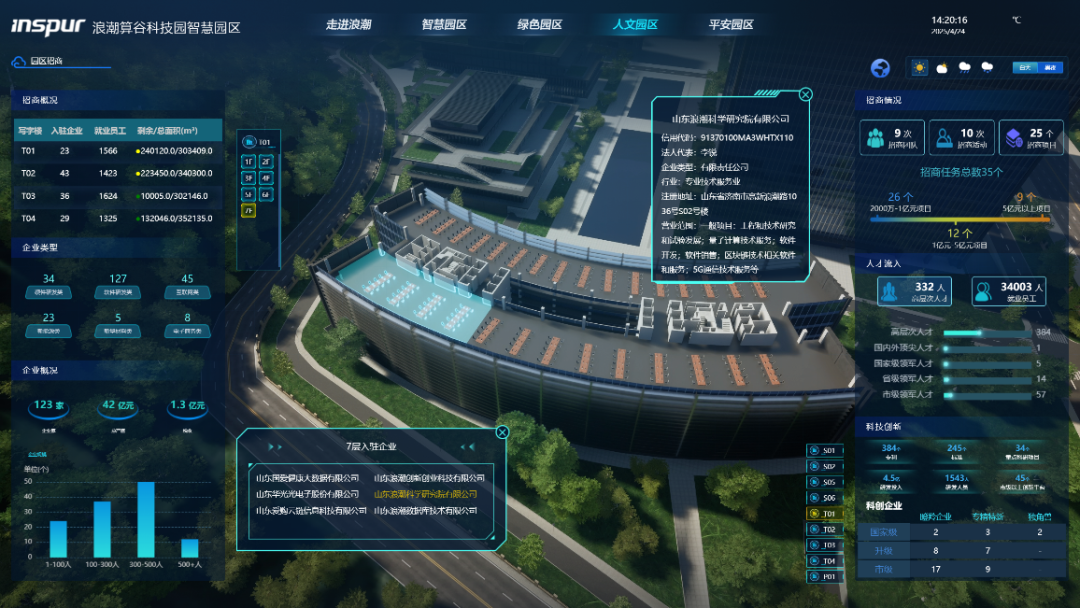1080x608 pixels.
Task: Select the 绿色园区 tab
Action: tap(539, 24)
